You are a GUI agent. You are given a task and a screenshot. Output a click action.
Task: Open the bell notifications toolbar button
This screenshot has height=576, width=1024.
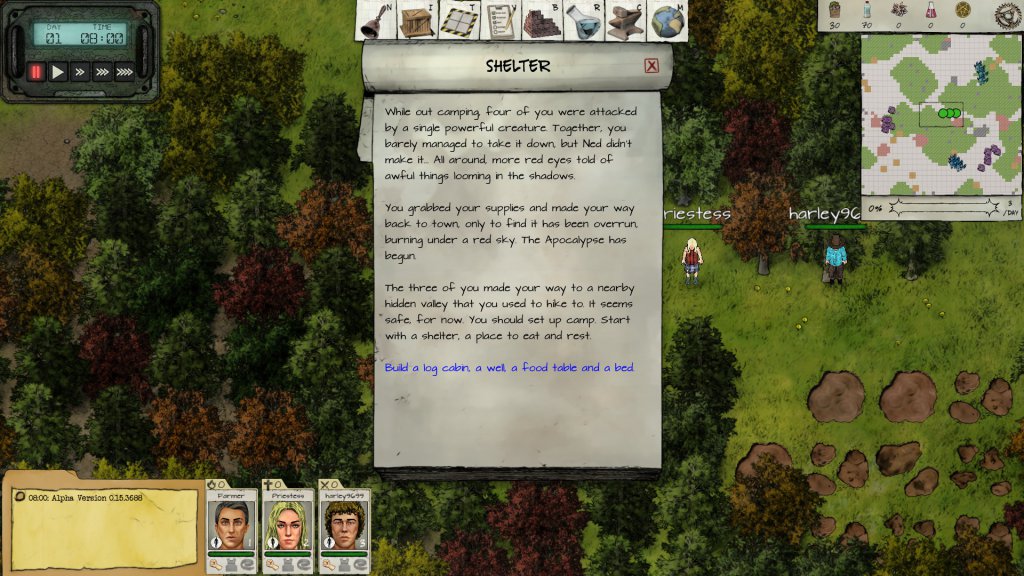pyautogui.click(x=374, y=22)
